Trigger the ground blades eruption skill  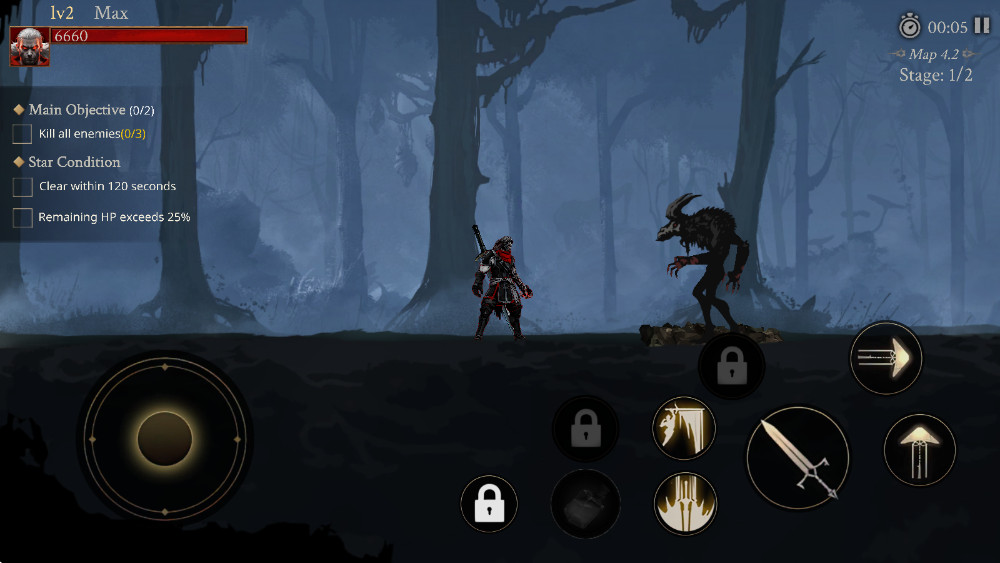click(684, 502)
